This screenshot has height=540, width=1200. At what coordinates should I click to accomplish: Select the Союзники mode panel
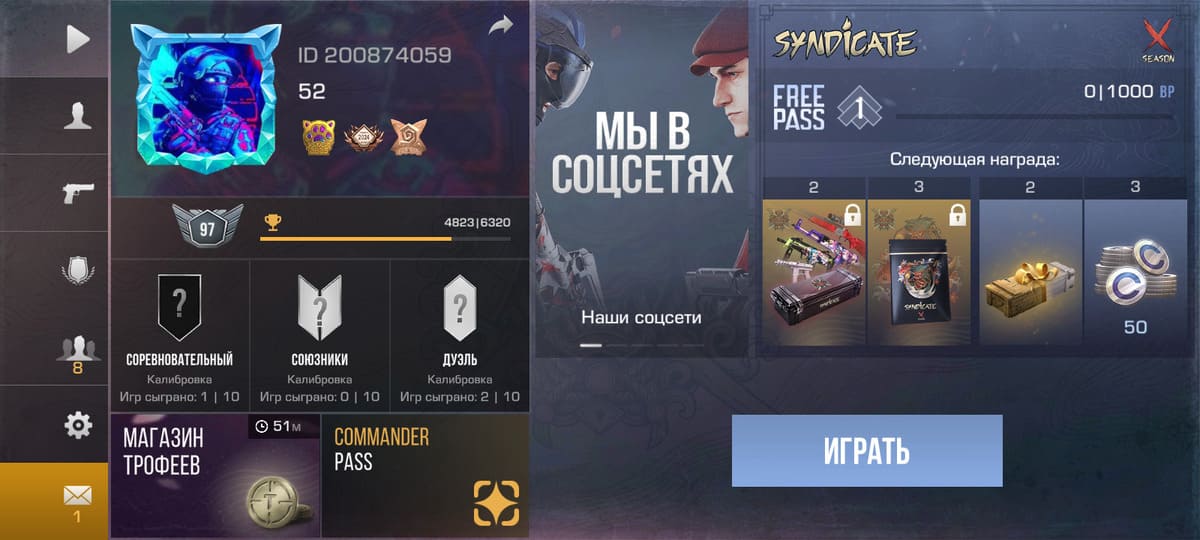[x=320, y=336]
